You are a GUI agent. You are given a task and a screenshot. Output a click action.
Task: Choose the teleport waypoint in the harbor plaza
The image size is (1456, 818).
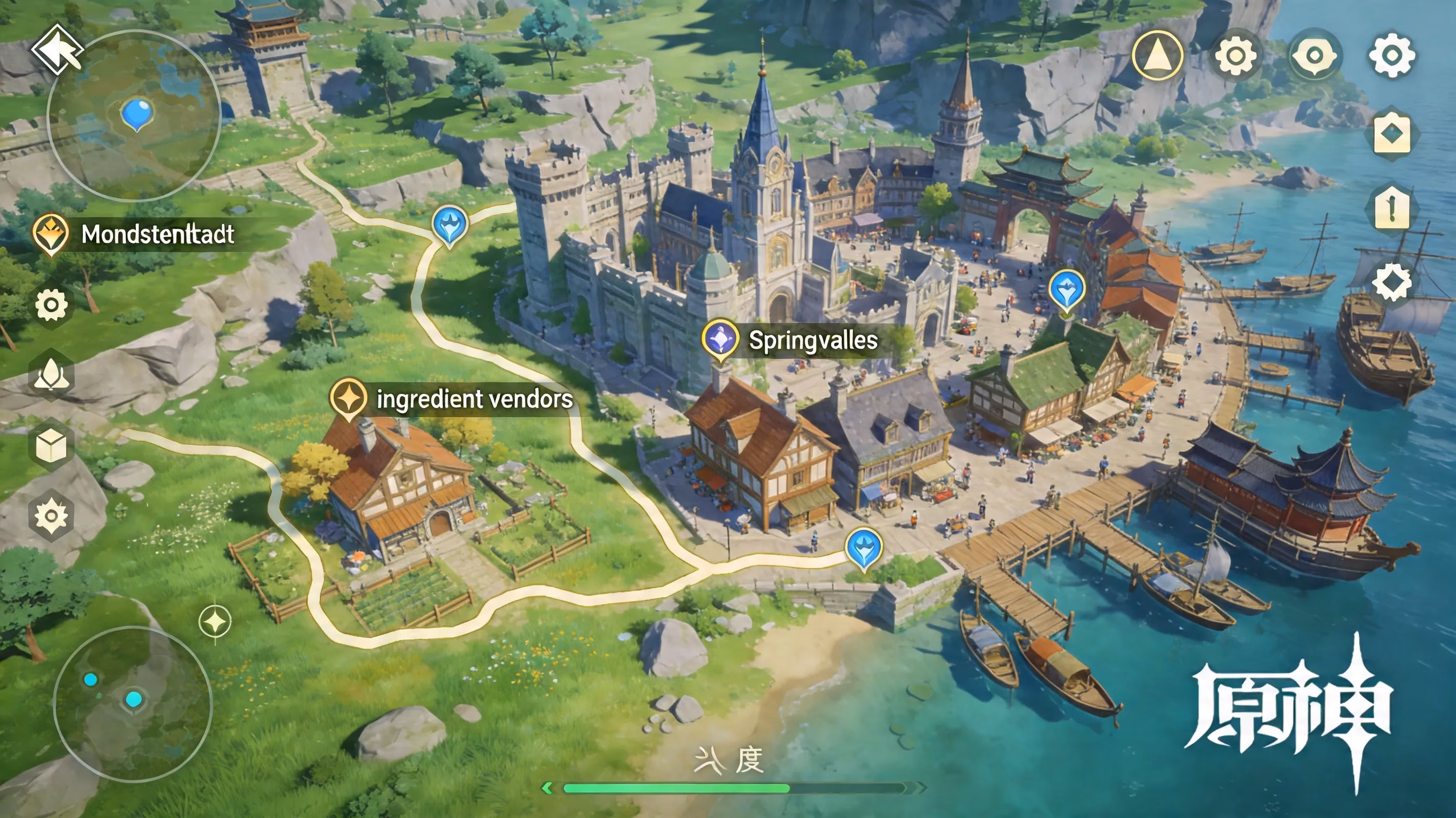pos(1066,289)
